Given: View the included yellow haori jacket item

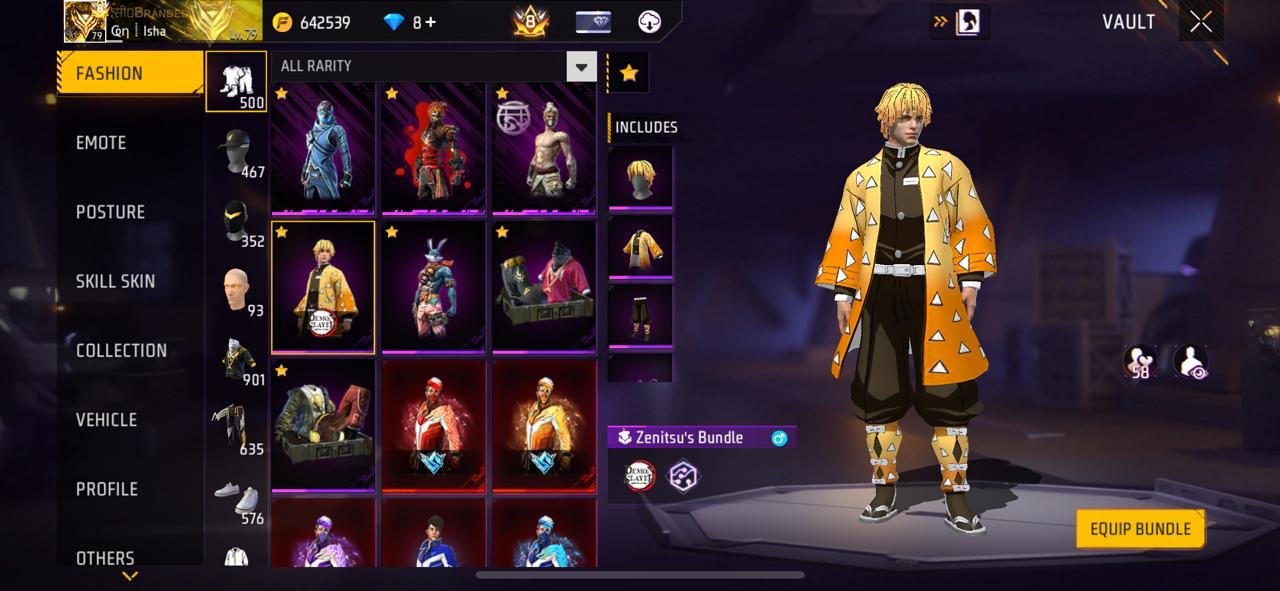Looking at the screenshot, I should coord(640,247).
